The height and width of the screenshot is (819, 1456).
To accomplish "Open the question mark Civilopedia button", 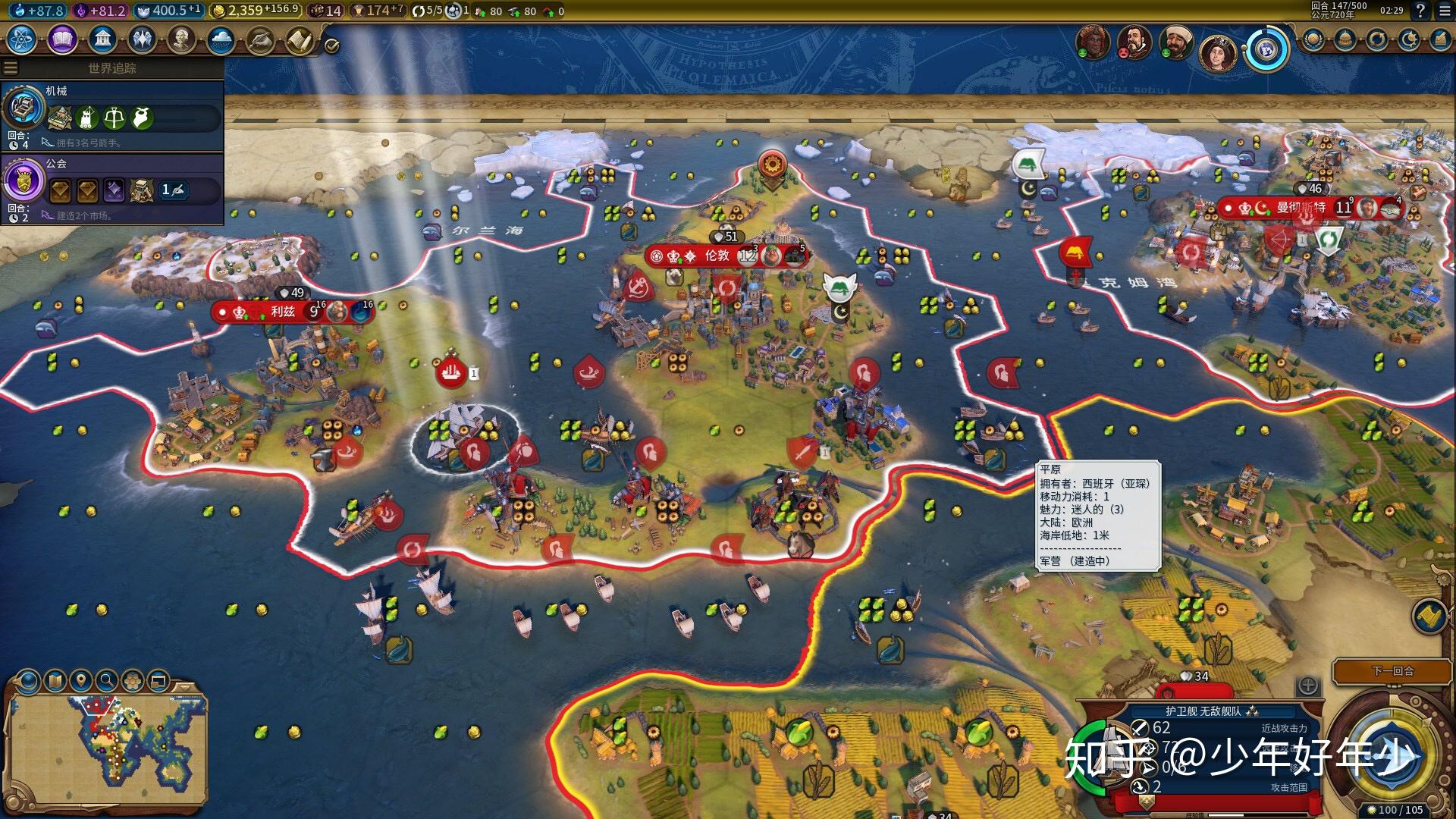I will [x=1420, y=11].
